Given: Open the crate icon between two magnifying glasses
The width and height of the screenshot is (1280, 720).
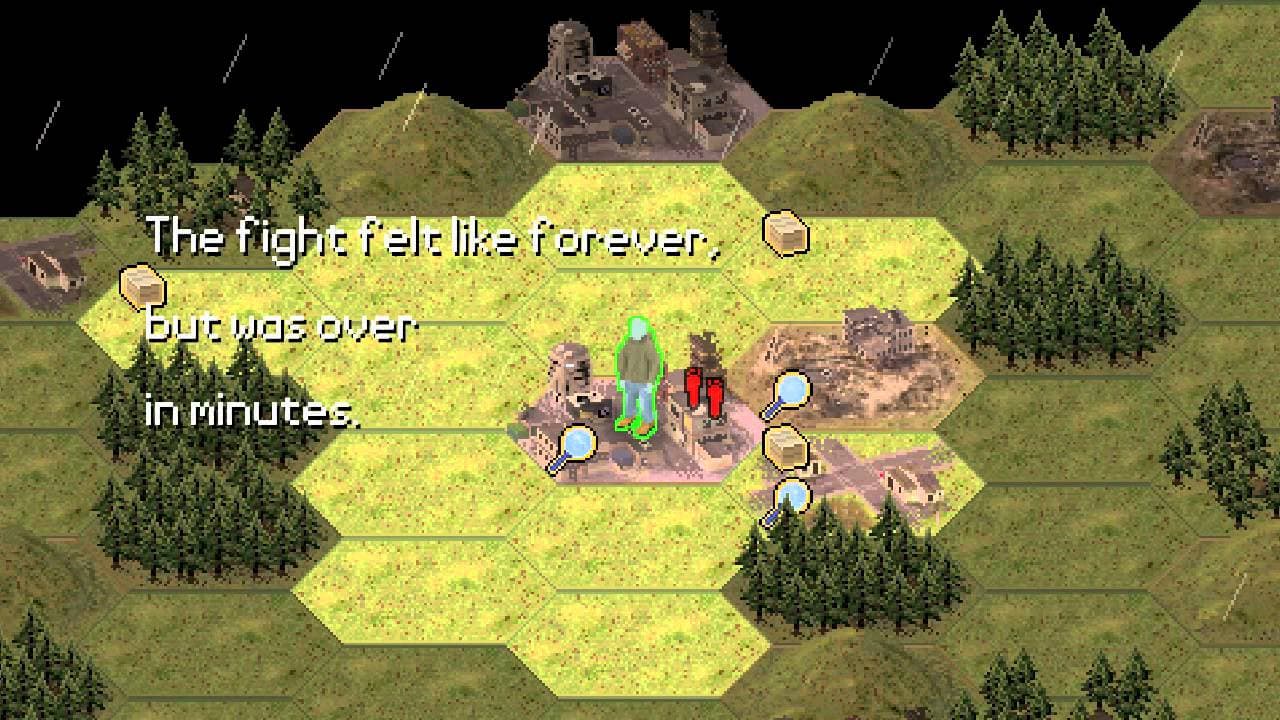Looking at the screenshot, I should pos(786,446).
